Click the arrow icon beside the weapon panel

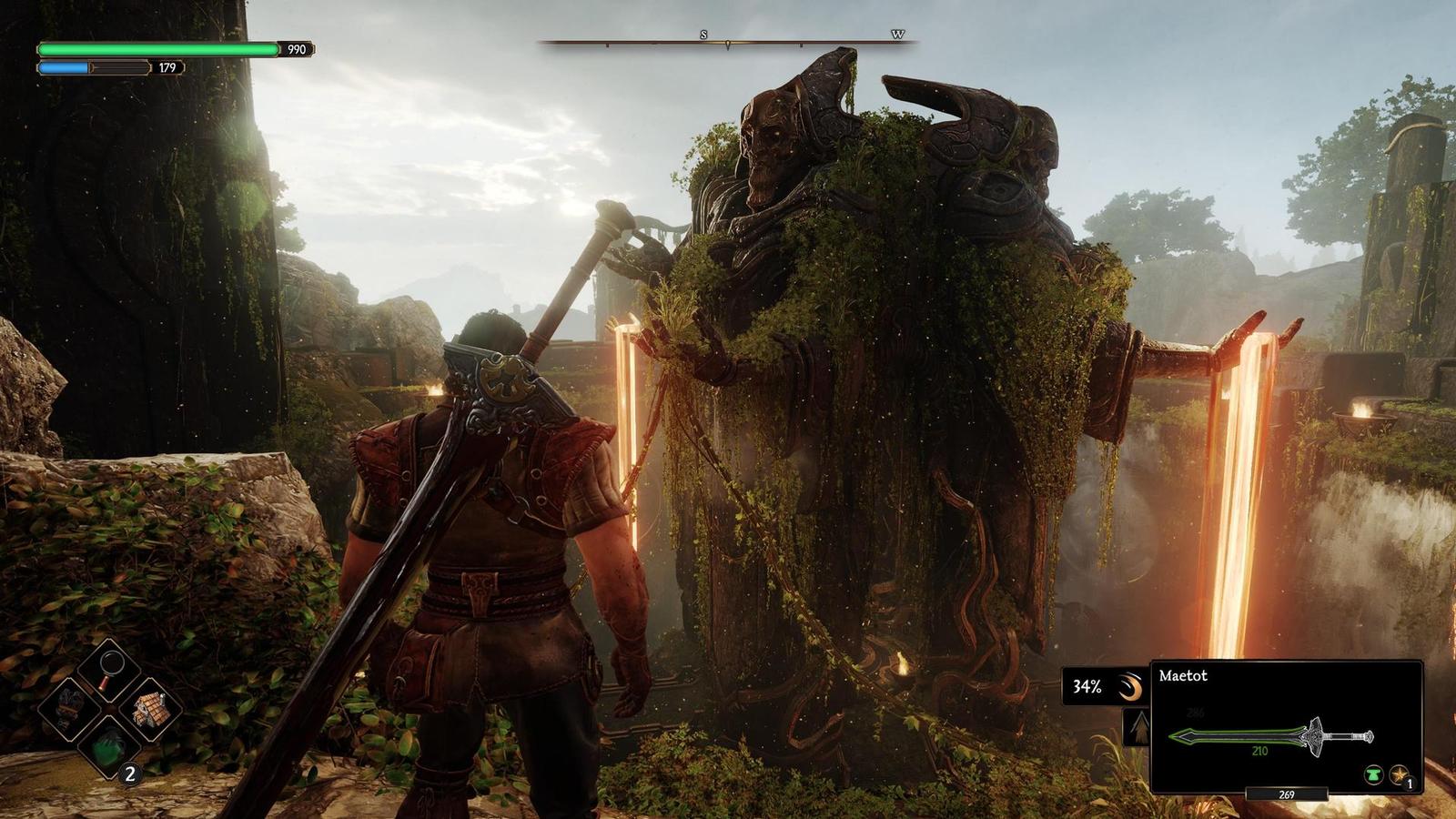[x=1137, y=728]
